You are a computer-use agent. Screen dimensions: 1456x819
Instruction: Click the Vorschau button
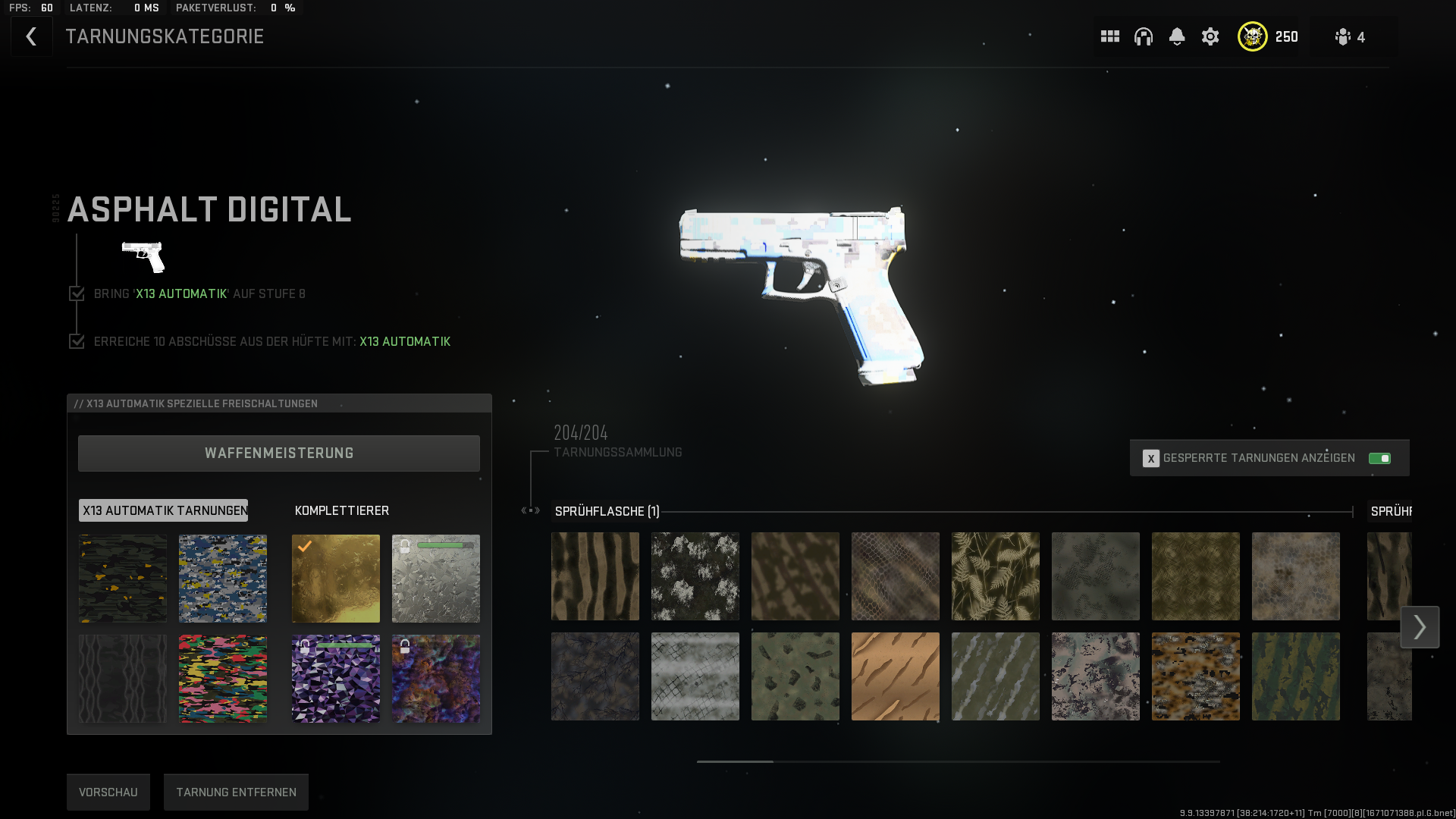[108, 792]
